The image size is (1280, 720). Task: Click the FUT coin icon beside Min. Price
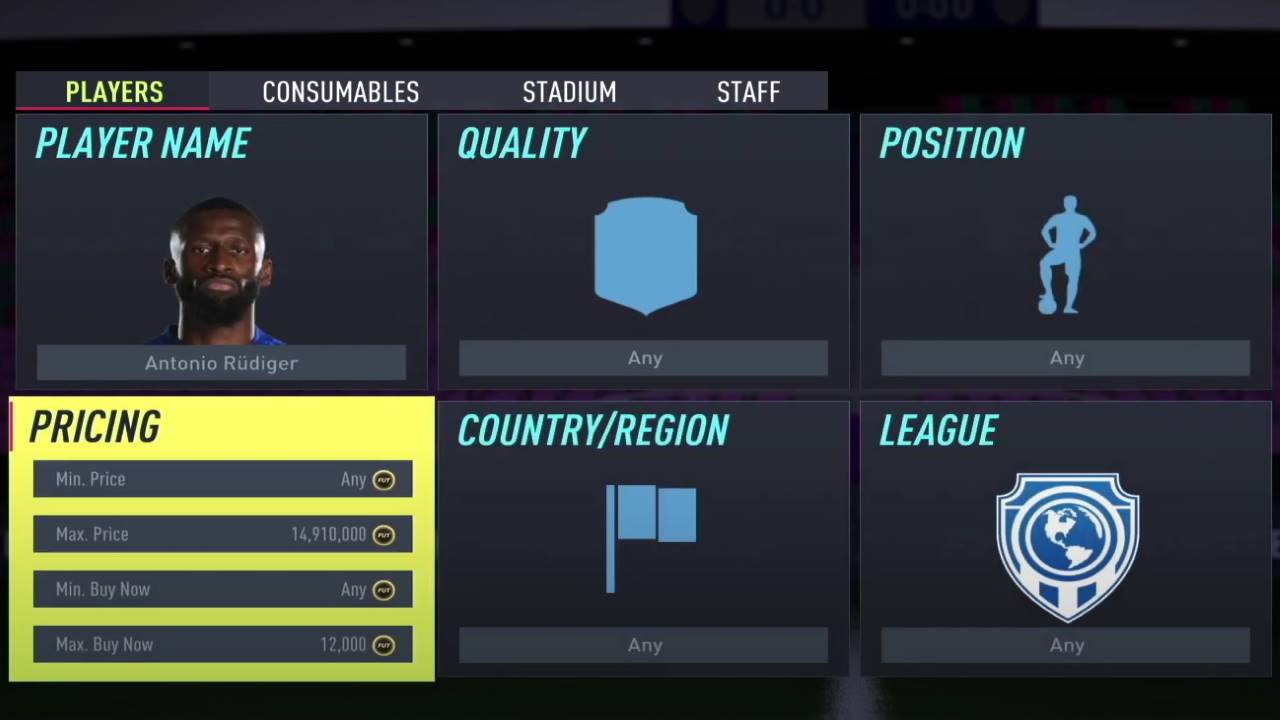pyautogui.click(x=385, y=479)
